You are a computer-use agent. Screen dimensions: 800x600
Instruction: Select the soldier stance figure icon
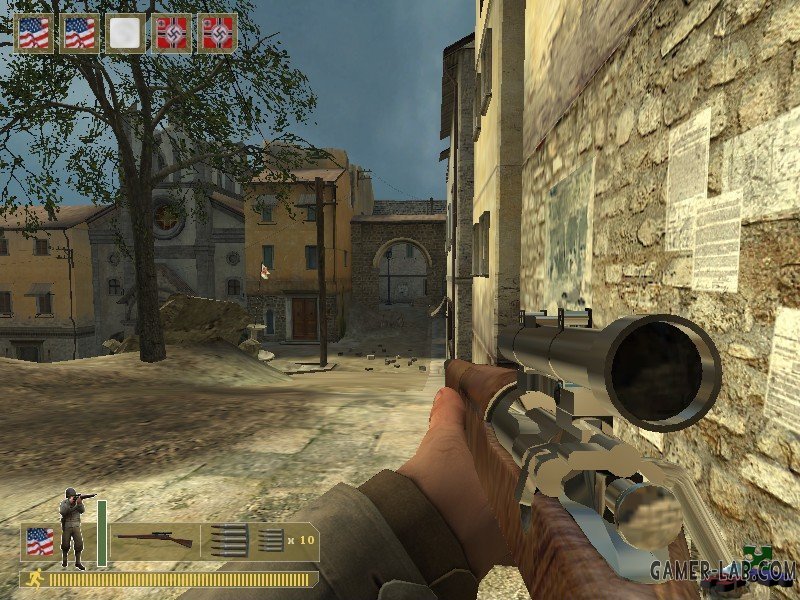coord(72,527)
